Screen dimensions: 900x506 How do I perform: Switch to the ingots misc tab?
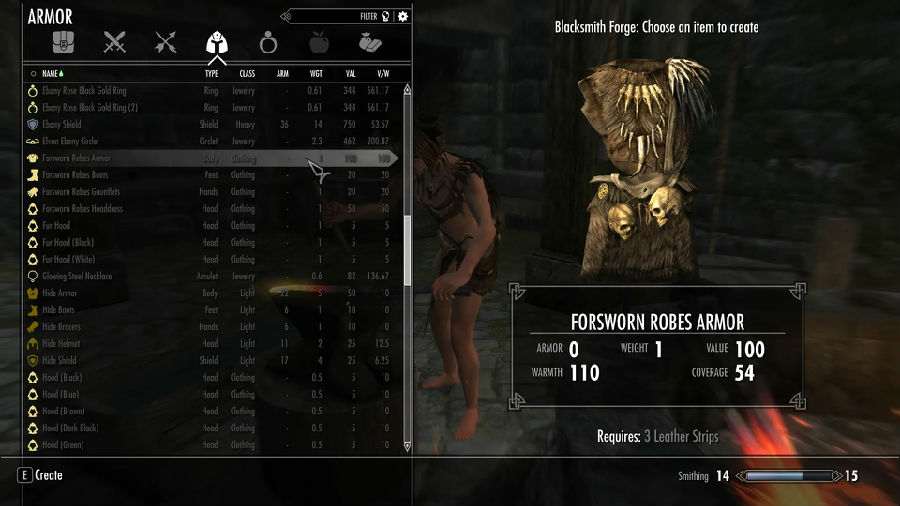tap(370, 43)
